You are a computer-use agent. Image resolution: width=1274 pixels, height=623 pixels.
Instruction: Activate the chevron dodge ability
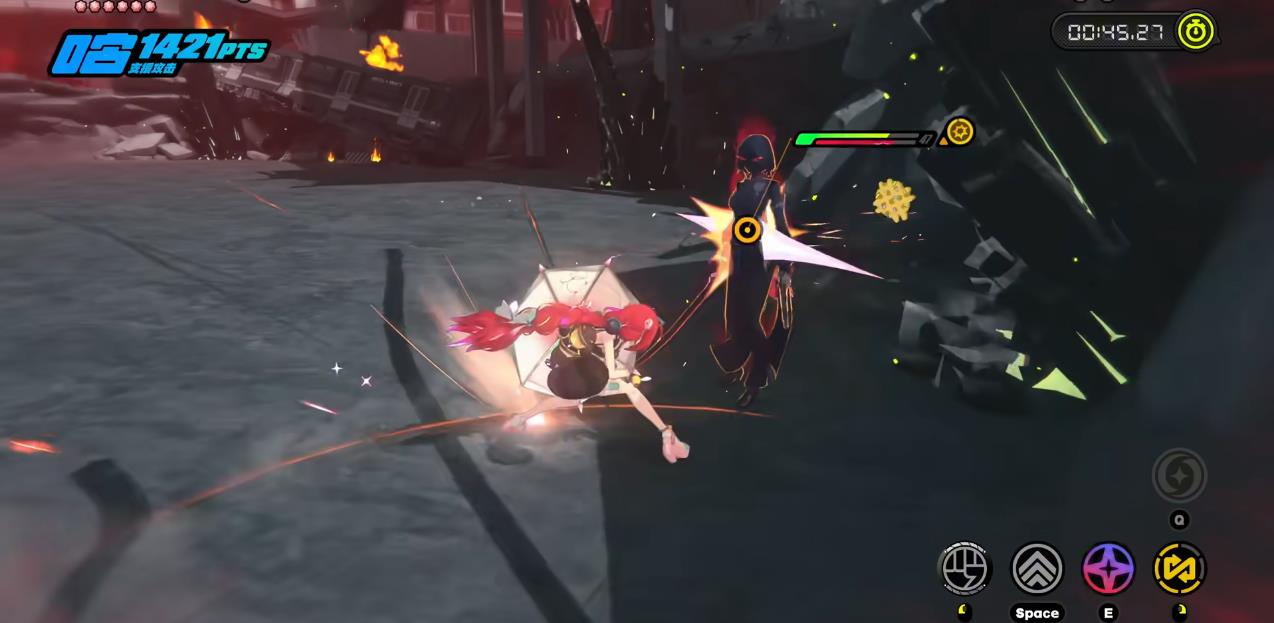point(1037,568)
